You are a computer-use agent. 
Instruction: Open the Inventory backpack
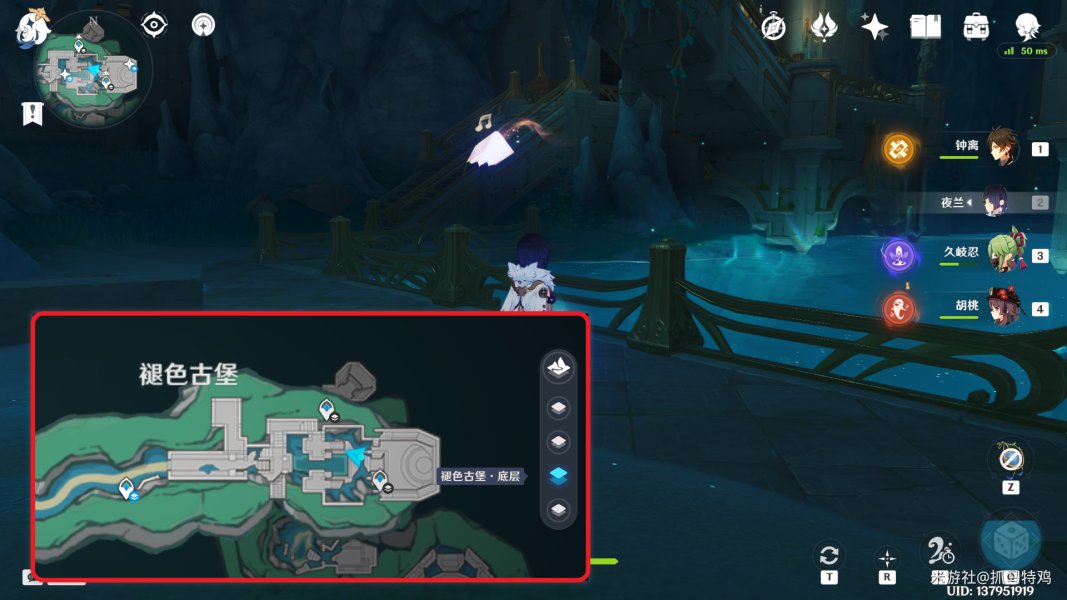(976, 27)
